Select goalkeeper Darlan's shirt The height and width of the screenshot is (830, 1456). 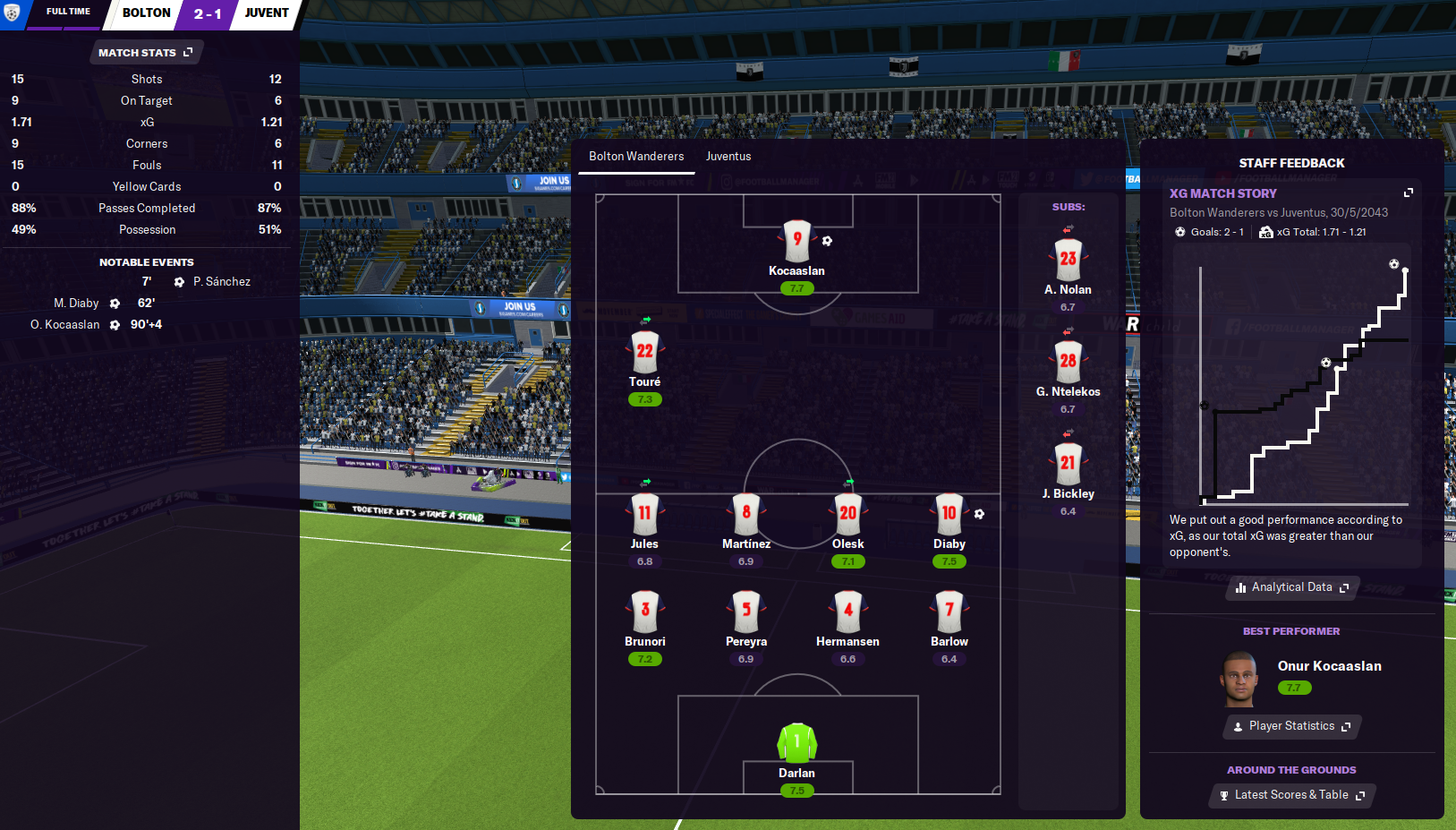coord(796,743)
